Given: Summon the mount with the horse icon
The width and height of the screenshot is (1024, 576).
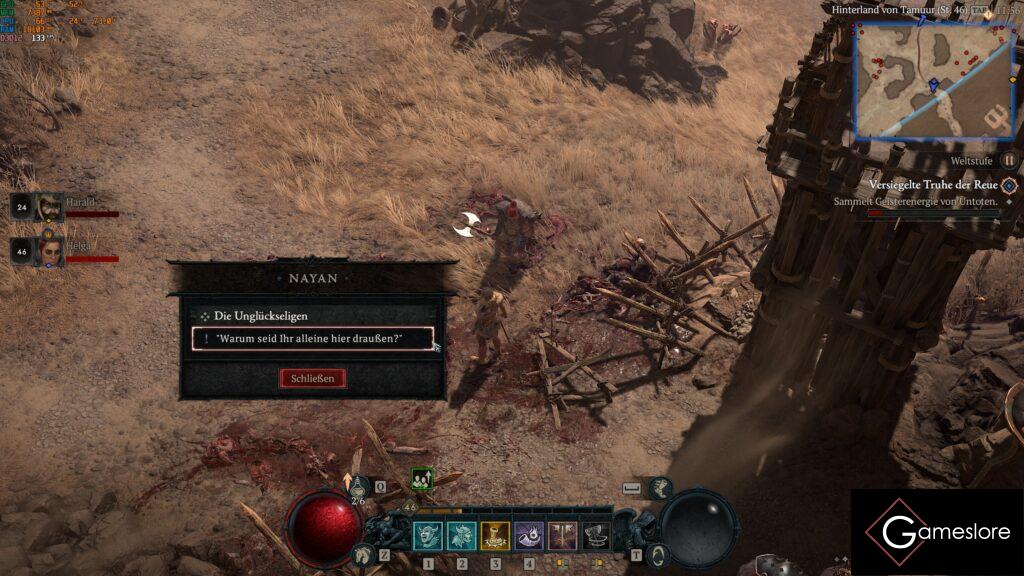Looking at the screenshot, I should [x=364, y=554].
